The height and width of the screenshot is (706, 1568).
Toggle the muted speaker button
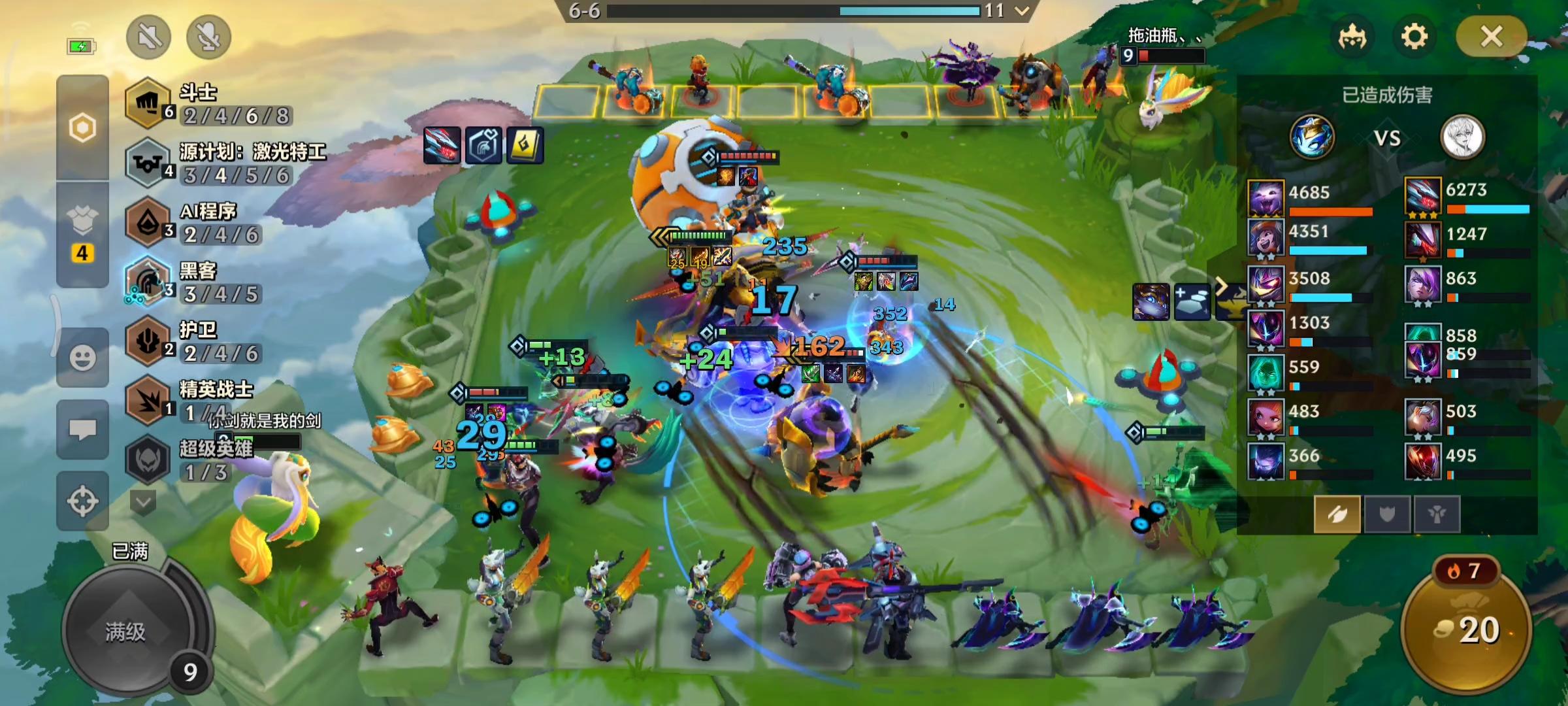pyautogui.click(x=149, y=37)
